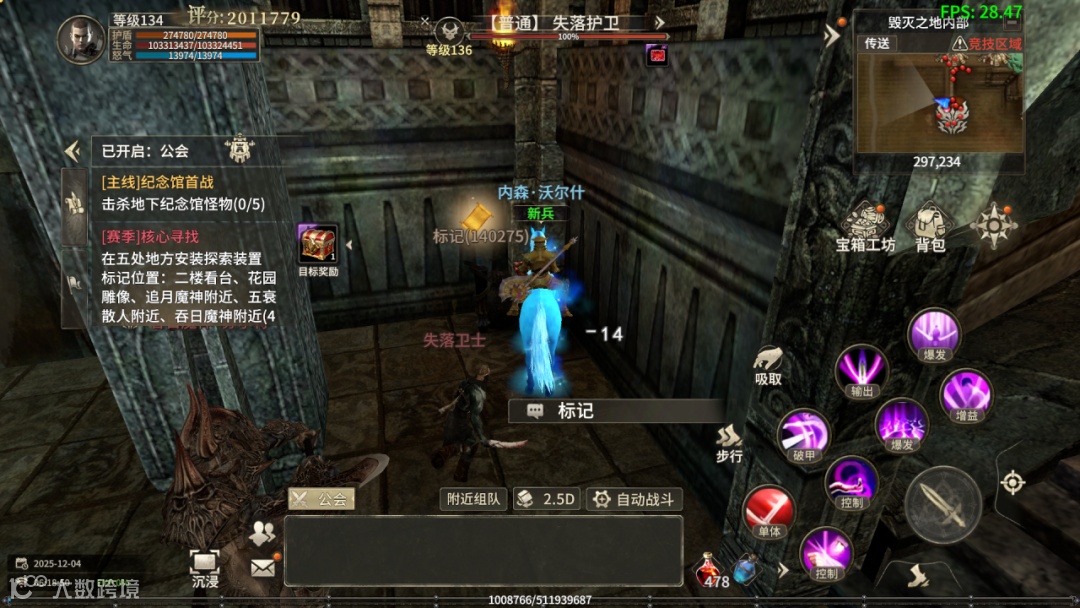Select the 公会 guild chat channel
1080x608 pixels.
pyautogui.click(x=321, y=498)
